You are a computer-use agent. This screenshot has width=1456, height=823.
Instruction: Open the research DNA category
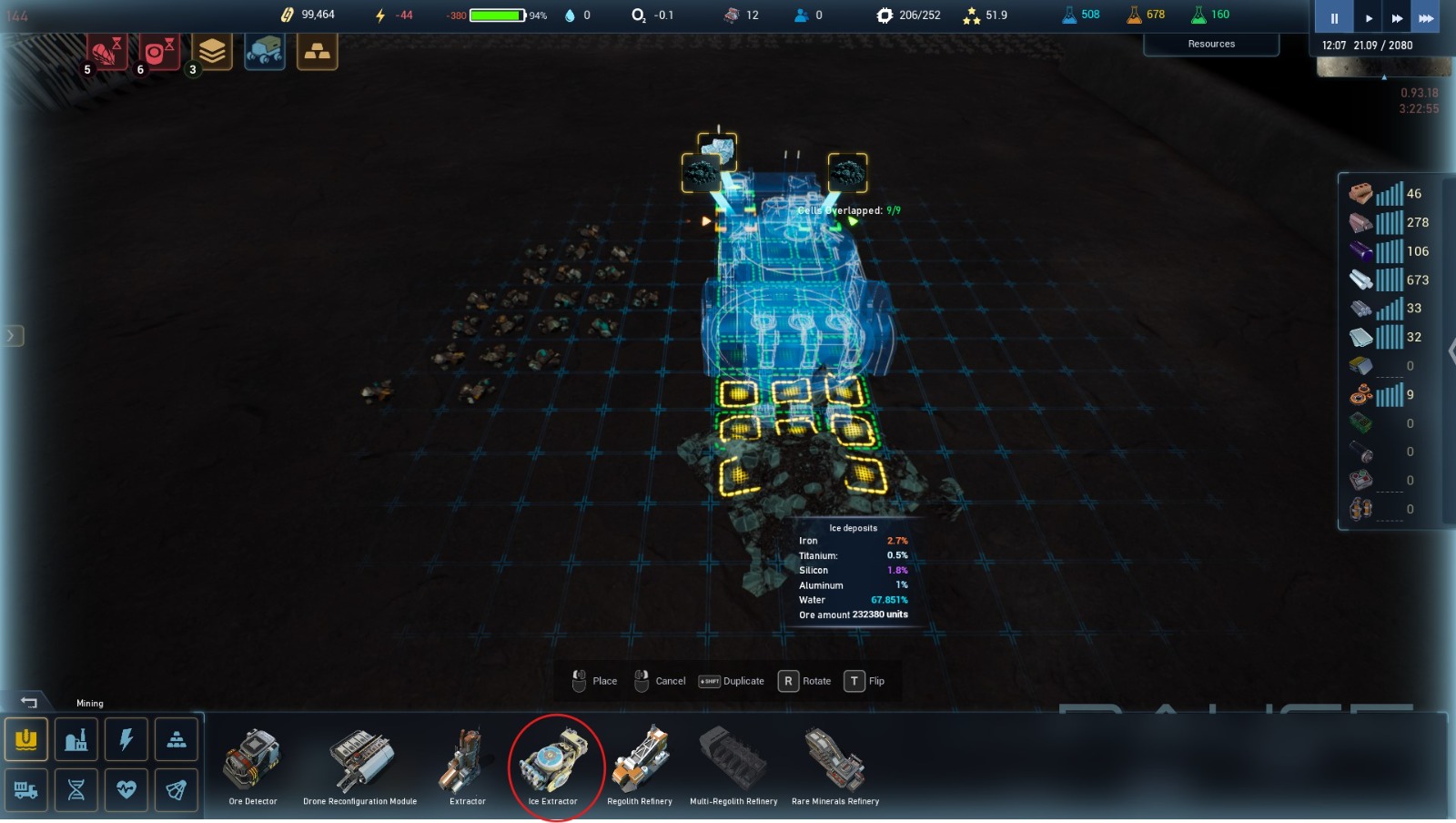coord(77,790)
